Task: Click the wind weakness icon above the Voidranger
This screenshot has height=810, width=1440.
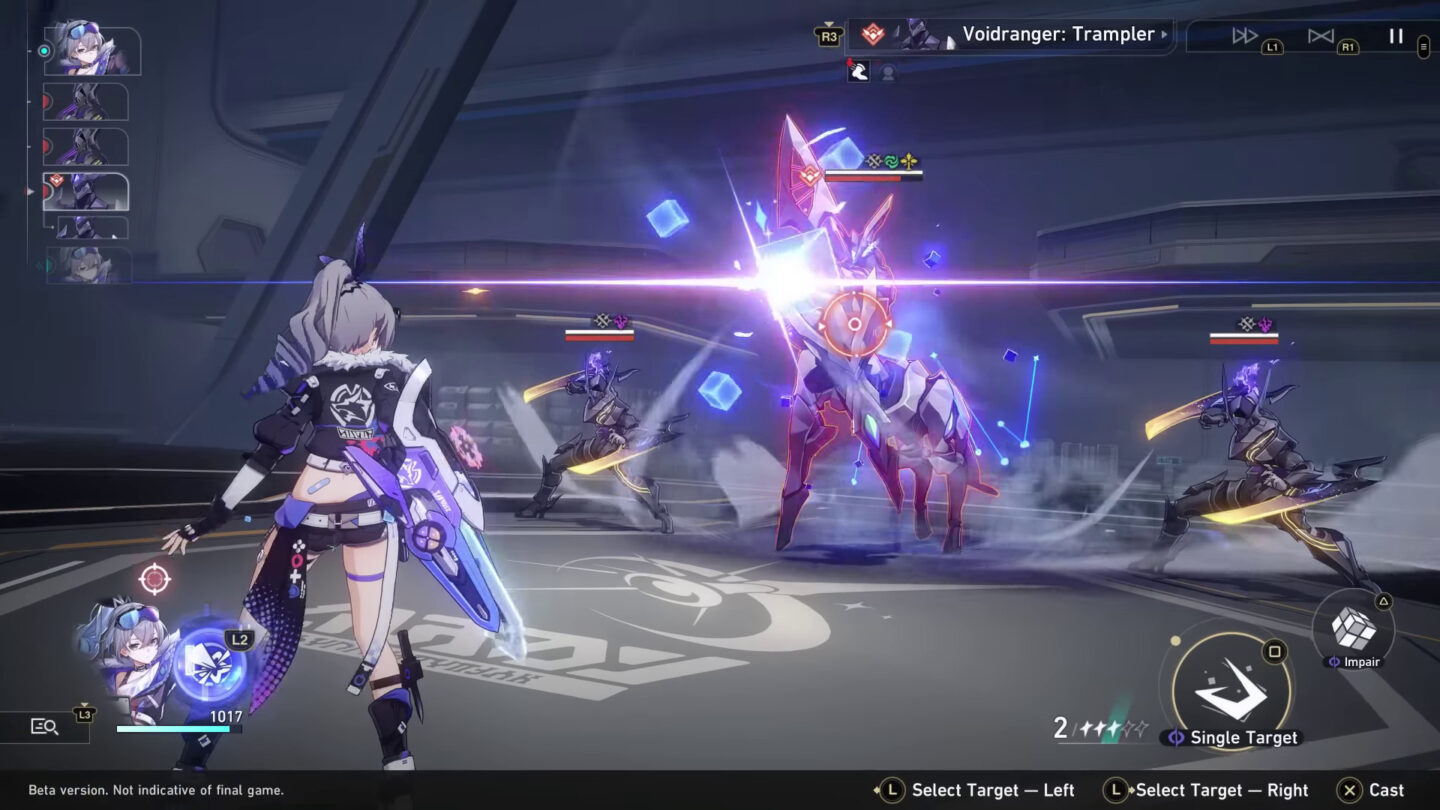Action: [891, 160]
